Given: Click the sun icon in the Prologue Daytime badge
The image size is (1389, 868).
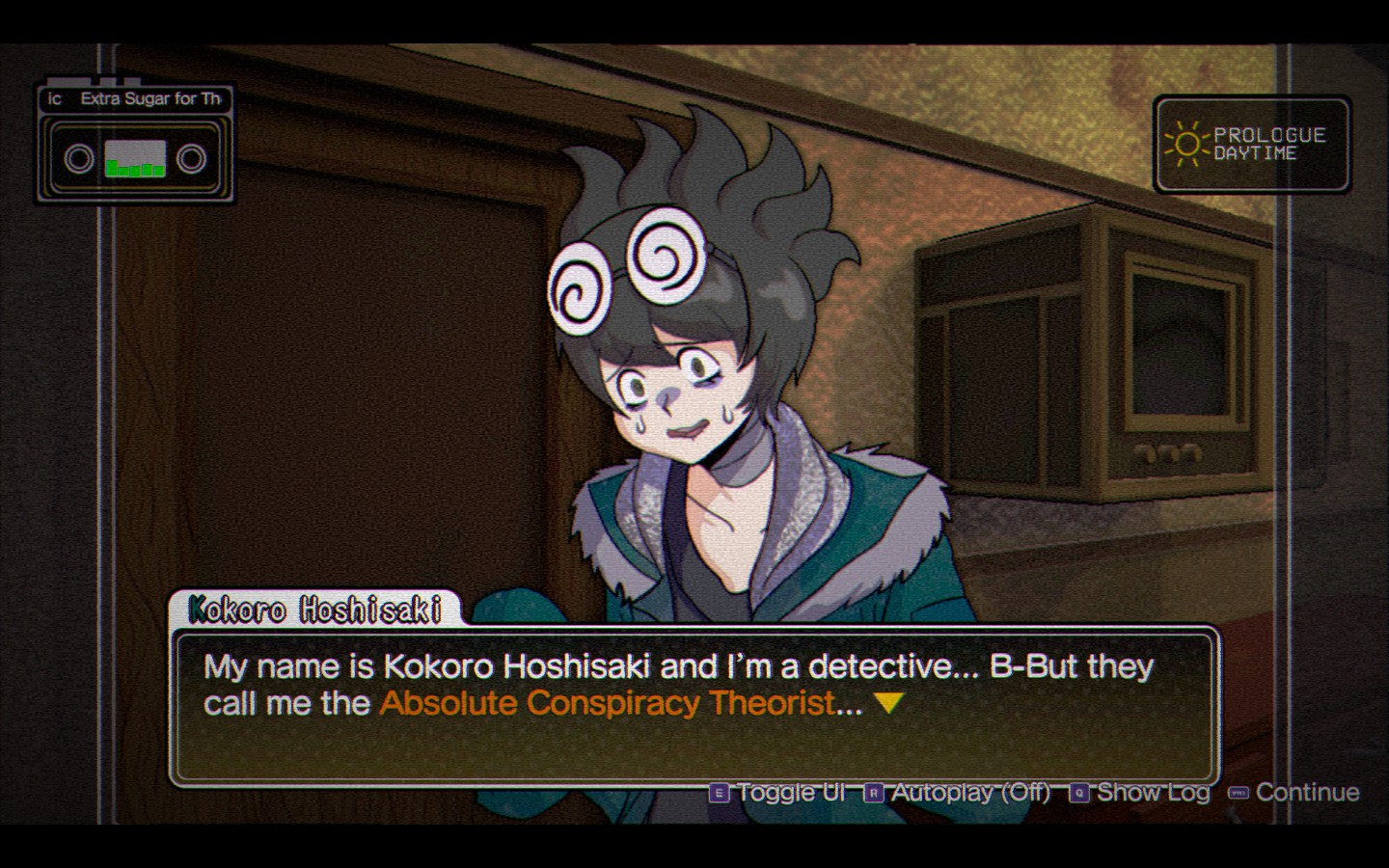Looking at the screenshot, I should click(x=1185, y=145).
